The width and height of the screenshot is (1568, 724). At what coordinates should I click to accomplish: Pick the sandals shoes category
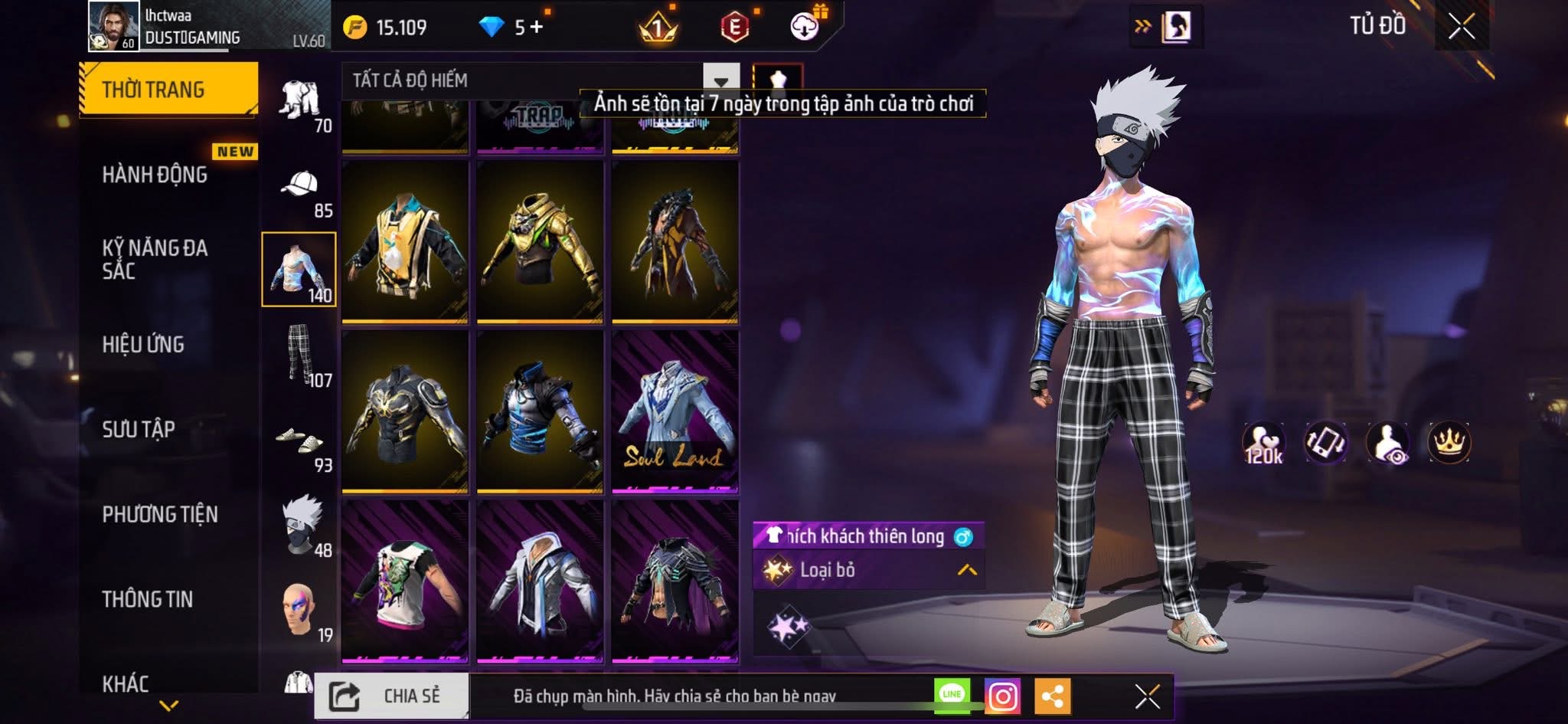coord(299,441)
